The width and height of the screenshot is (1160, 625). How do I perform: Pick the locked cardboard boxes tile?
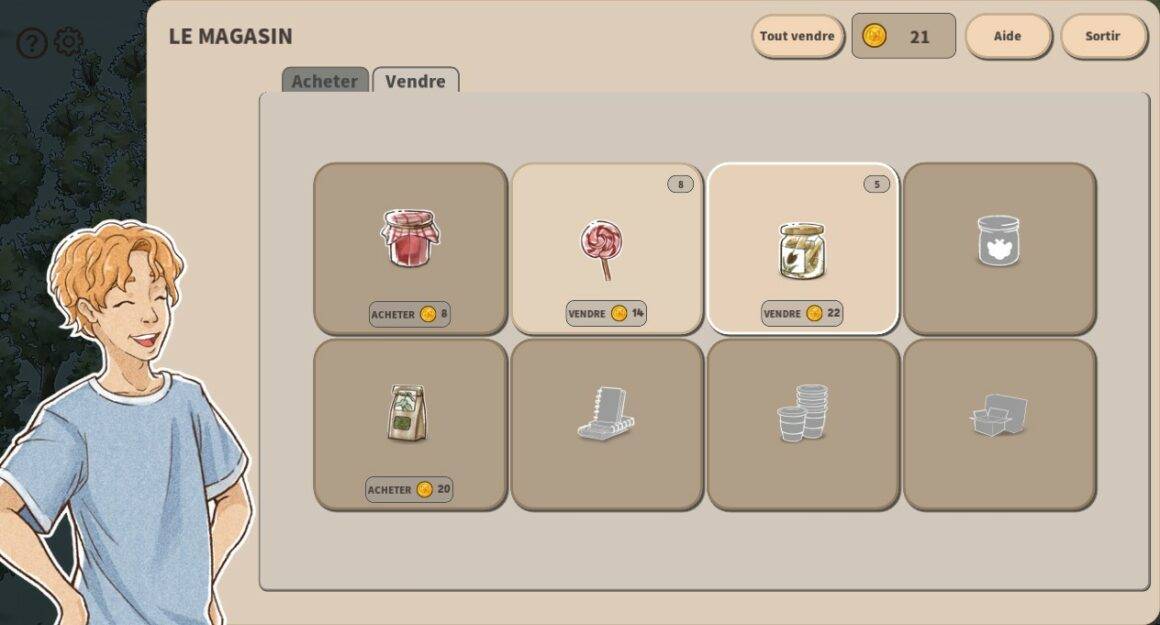point(999,424)
